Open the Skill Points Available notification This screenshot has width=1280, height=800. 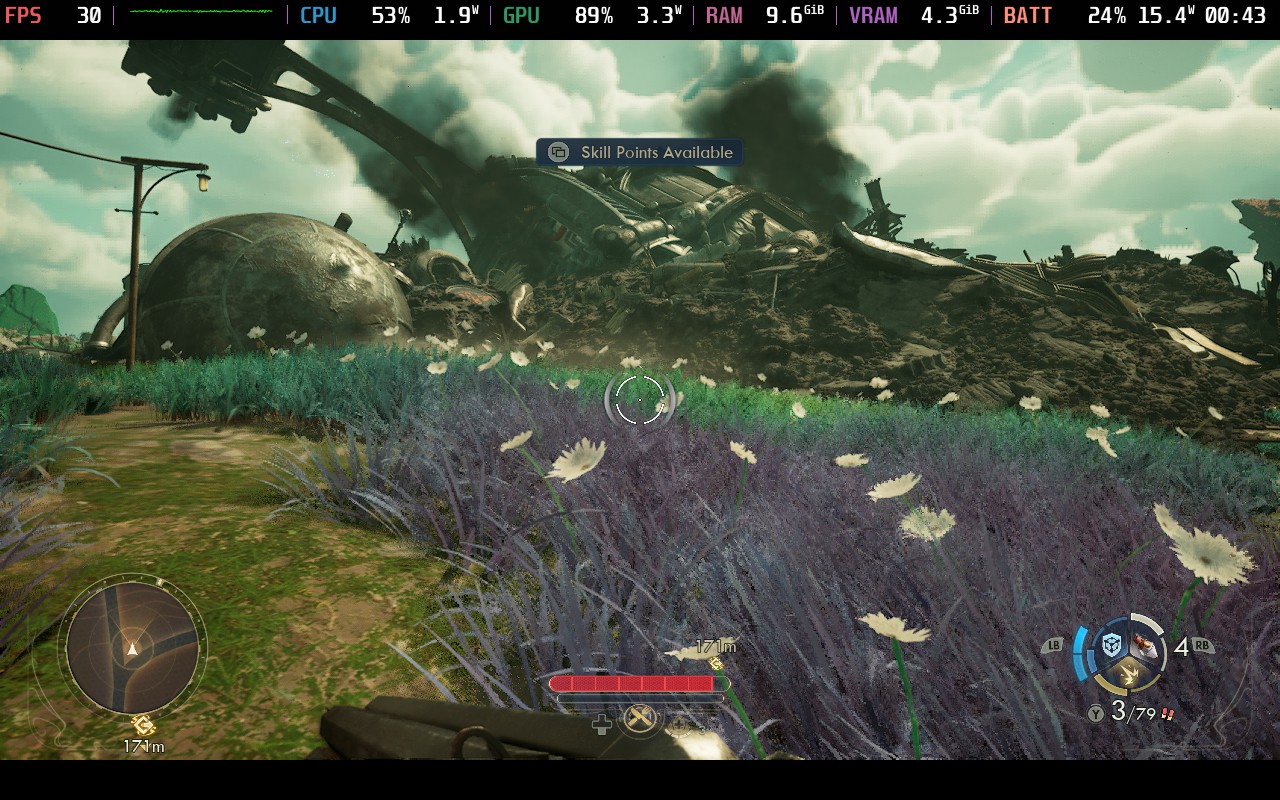(x=640, y=152)
